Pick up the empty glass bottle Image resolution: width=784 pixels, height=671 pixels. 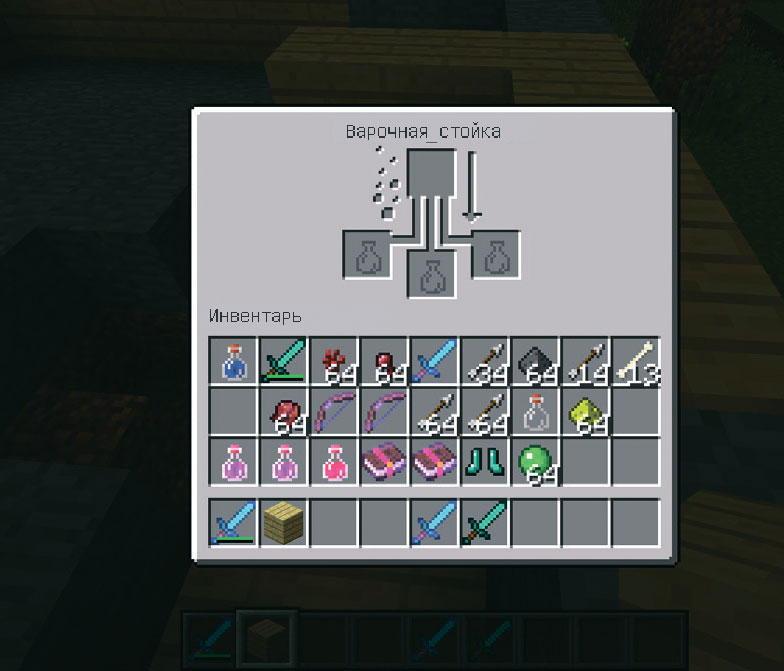535,411
